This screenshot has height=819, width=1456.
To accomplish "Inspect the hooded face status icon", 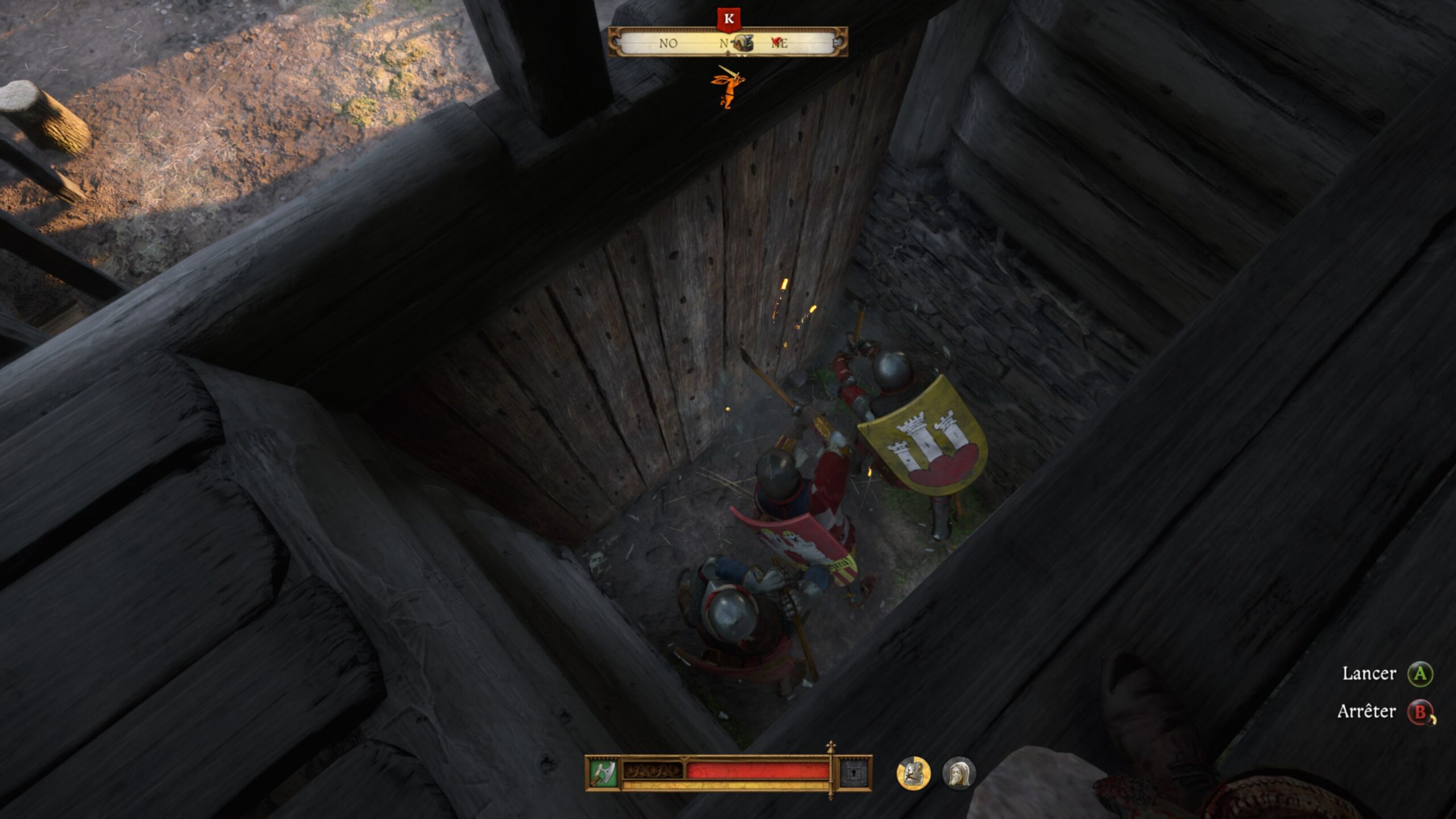I will pos(959,773).
